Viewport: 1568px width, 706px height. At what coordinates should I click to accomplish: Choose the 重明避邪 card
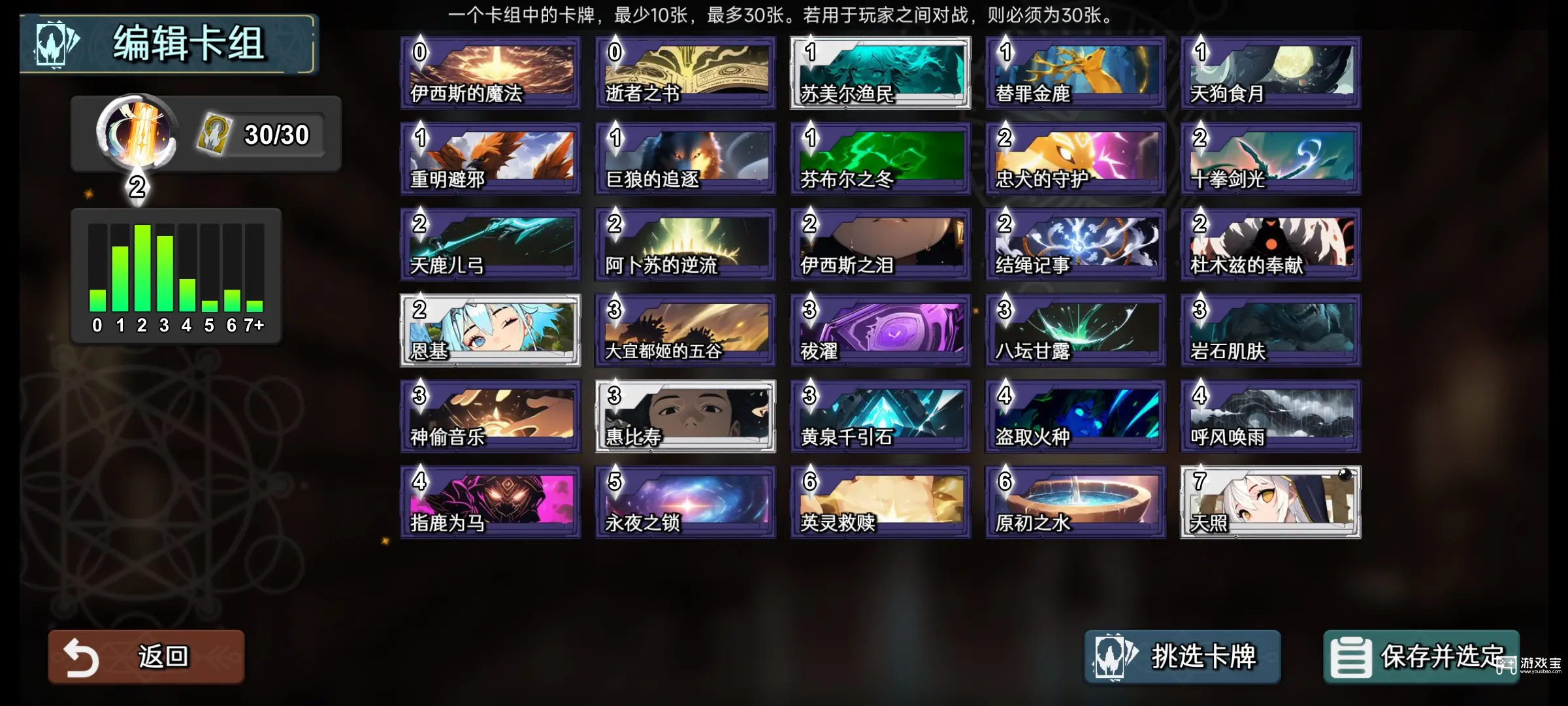[490, 159]
